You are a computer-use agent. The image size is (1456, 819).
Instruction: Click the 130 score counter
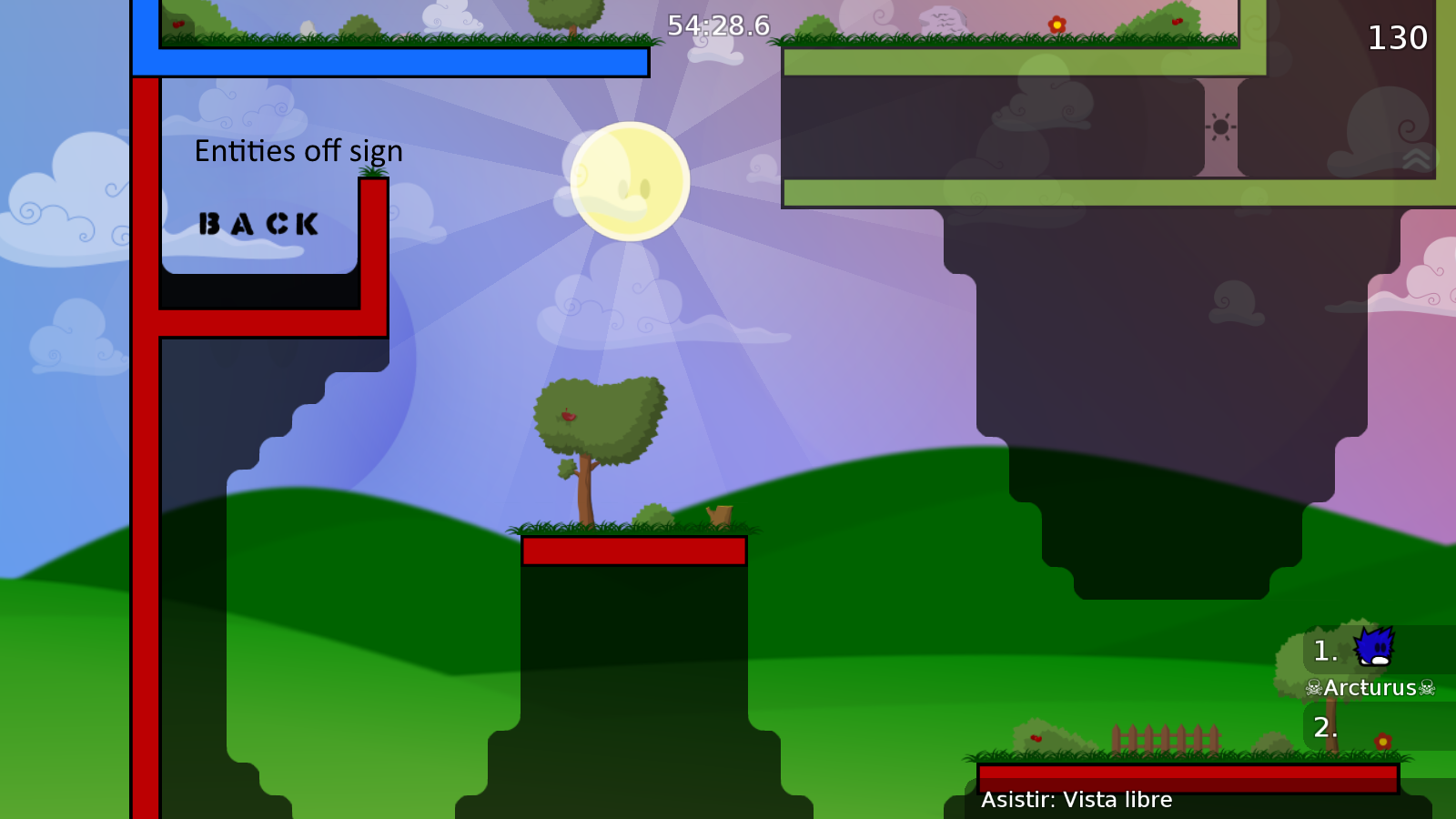(x=1398, y=38)
